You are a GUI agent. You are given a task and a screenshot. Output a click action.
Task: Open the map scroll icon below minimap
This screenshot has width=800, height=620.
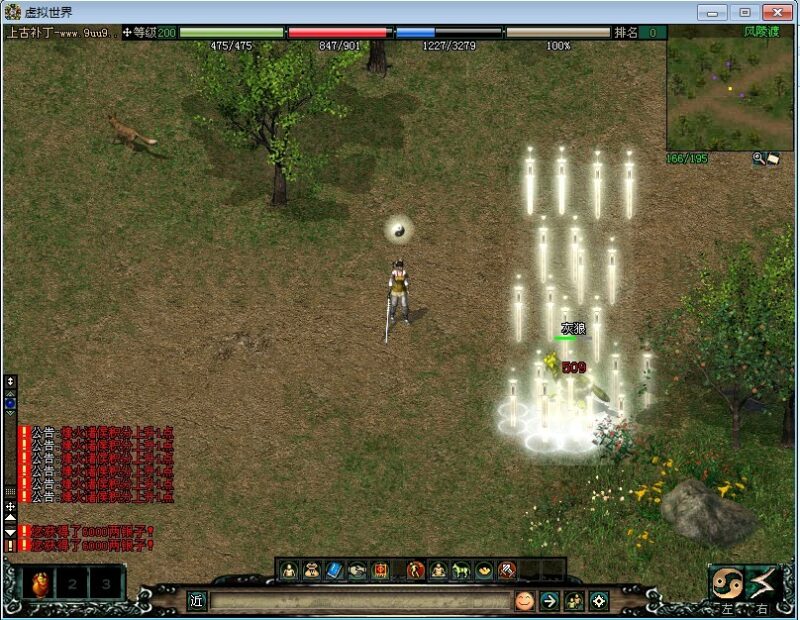773,158
